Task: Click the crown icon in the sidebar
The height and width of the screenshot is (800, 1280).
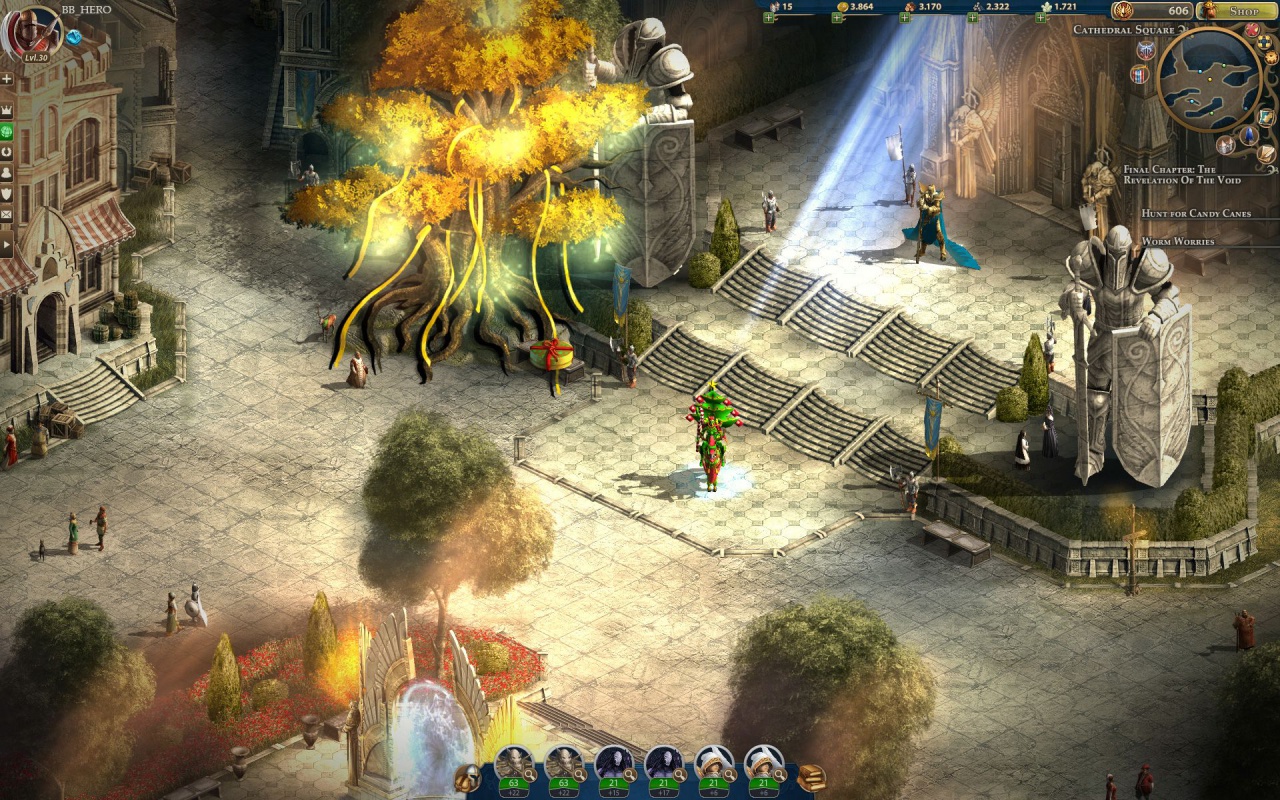Action: pyautogui.click(x=6, y=109)
